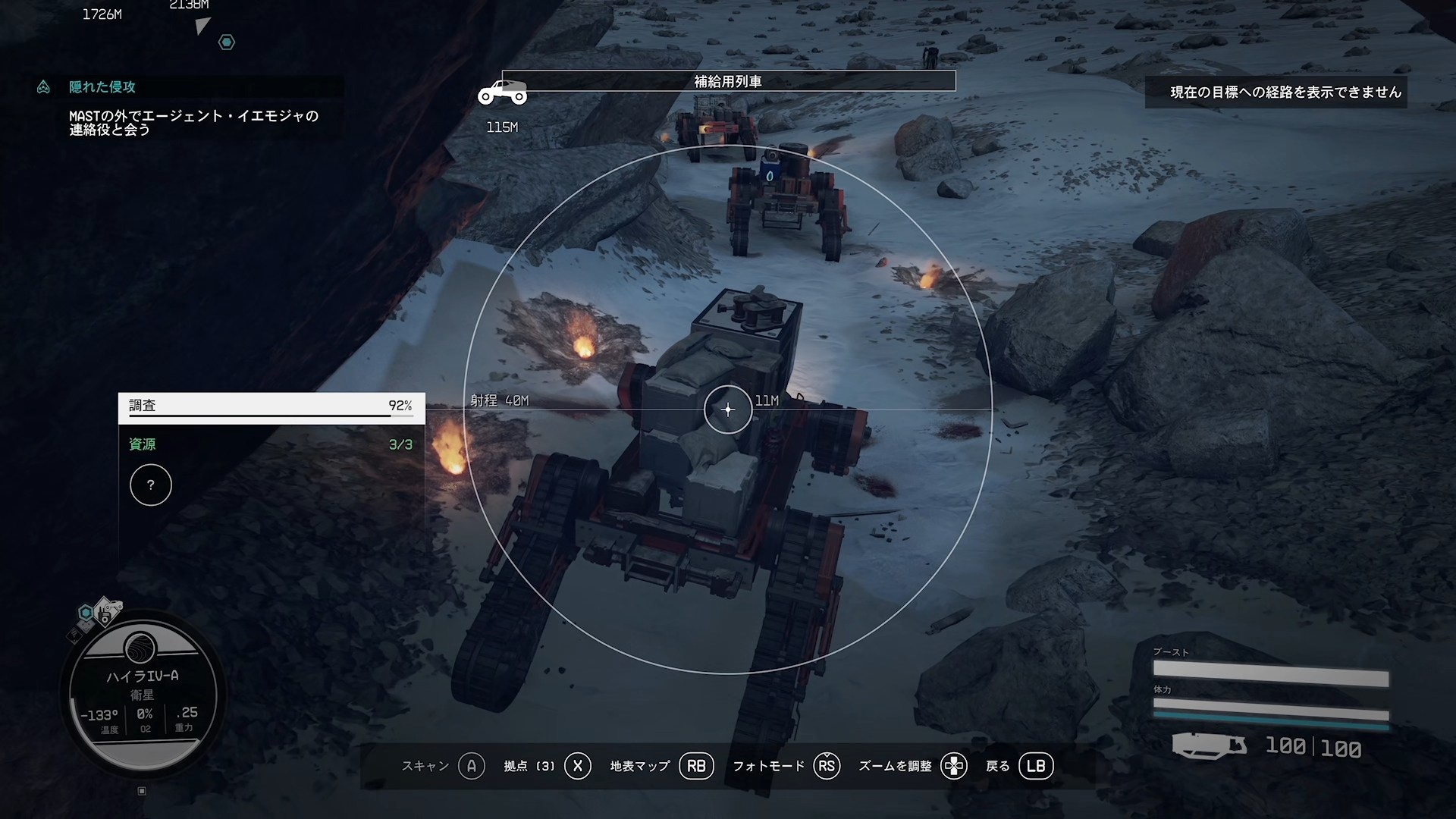The image size is (1456, 819).
Task: Click the survey progress panel
Action: pyautogui.click(x=271, y=407)
